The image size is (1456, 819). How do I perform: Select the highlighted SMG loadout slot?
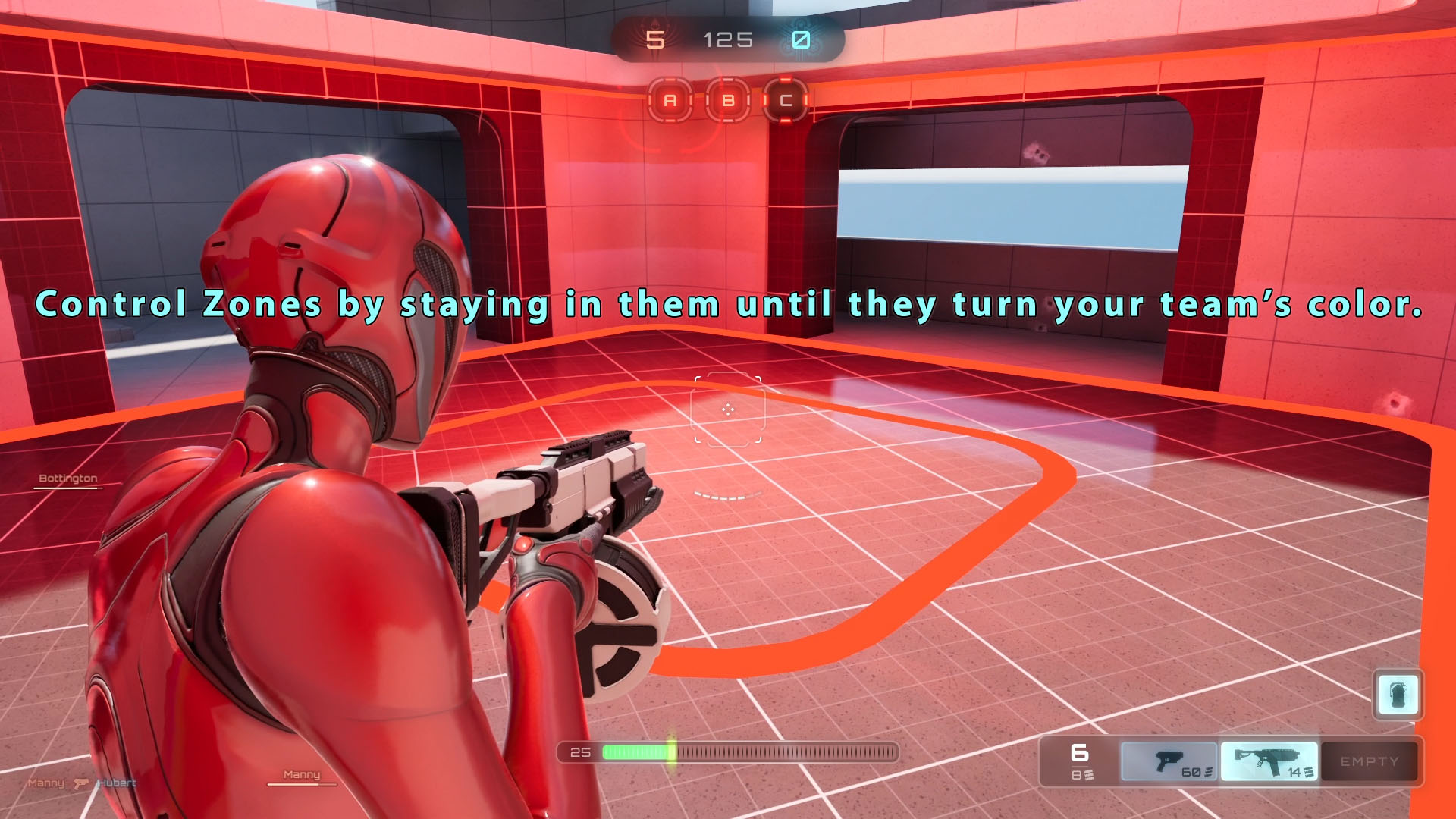[1268, 761]
